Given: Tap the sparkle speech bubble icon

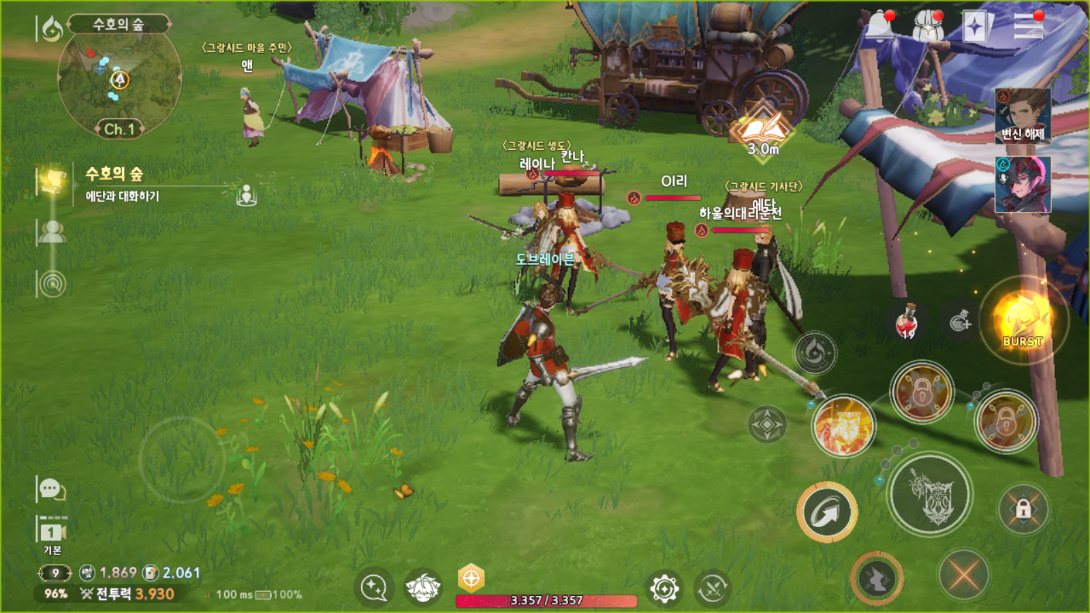Looking at the screenshot, I should [375, 587].
